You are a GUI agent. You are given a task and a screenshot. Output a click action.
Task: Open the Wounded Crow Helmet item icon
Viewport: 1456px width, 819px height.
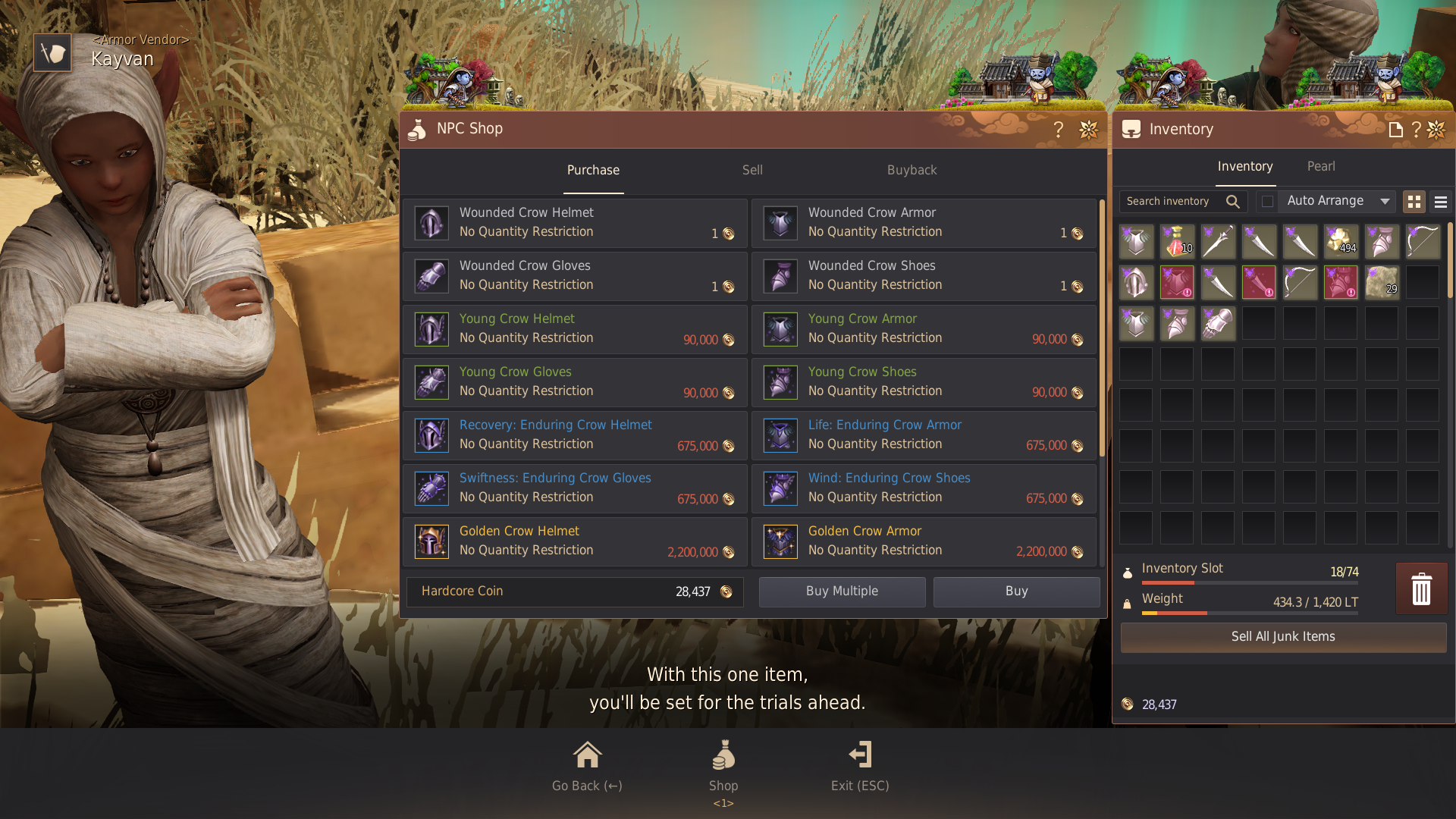[431, 223]
